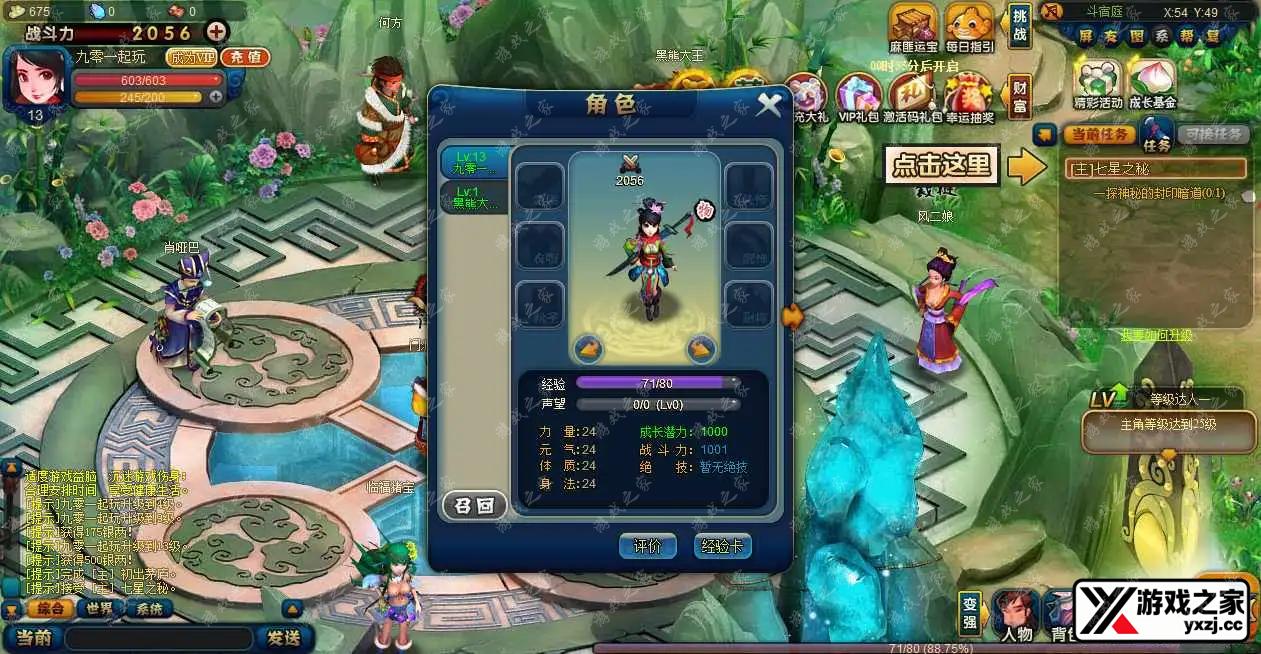The image size is (1261, 654).
Task: Open the 幸运抽奖 lucky draw icon
Action: coord(968,98)
